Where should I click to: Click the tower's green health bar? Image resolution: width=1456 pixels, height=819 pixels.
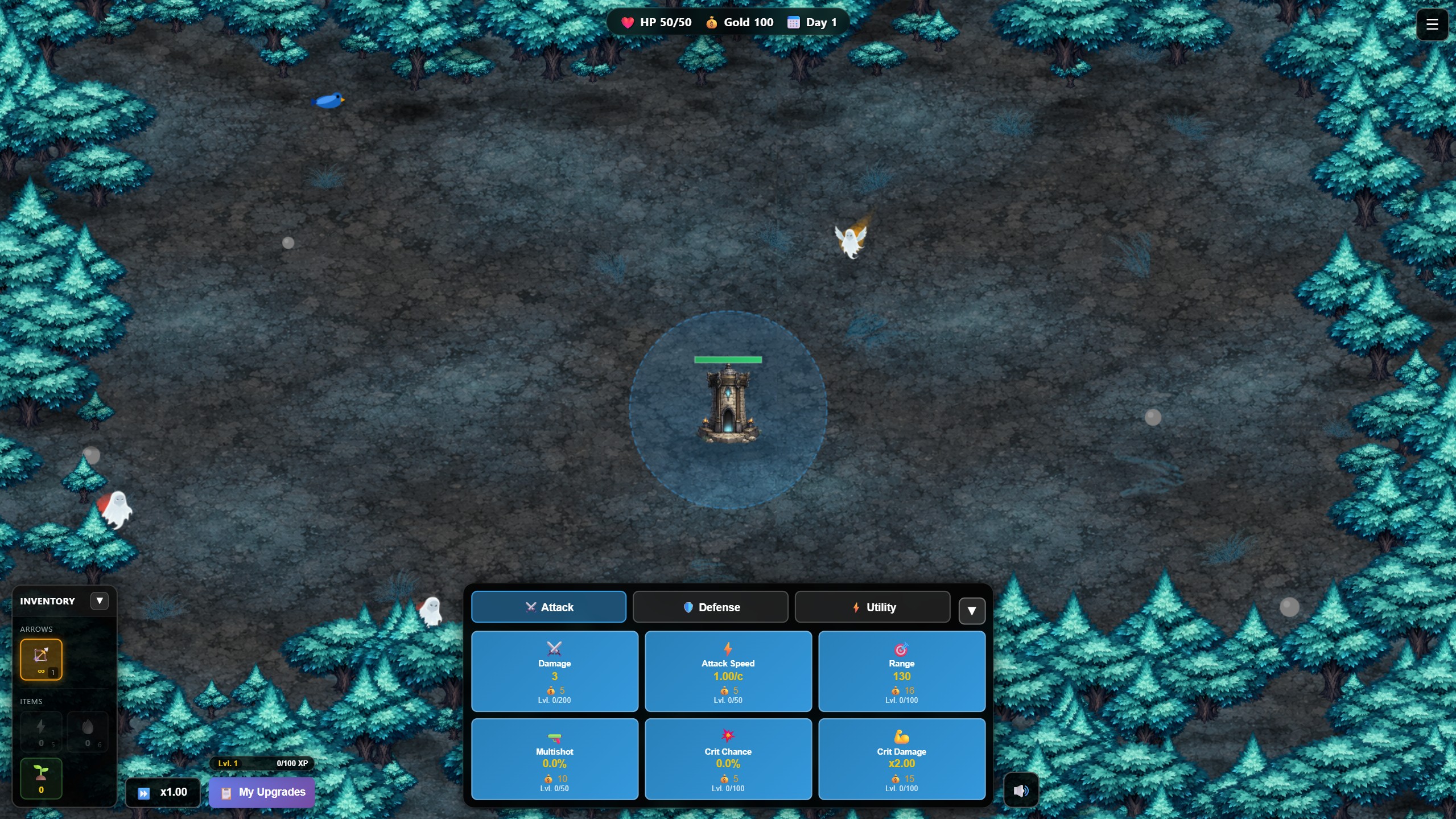tap(728, 359)
